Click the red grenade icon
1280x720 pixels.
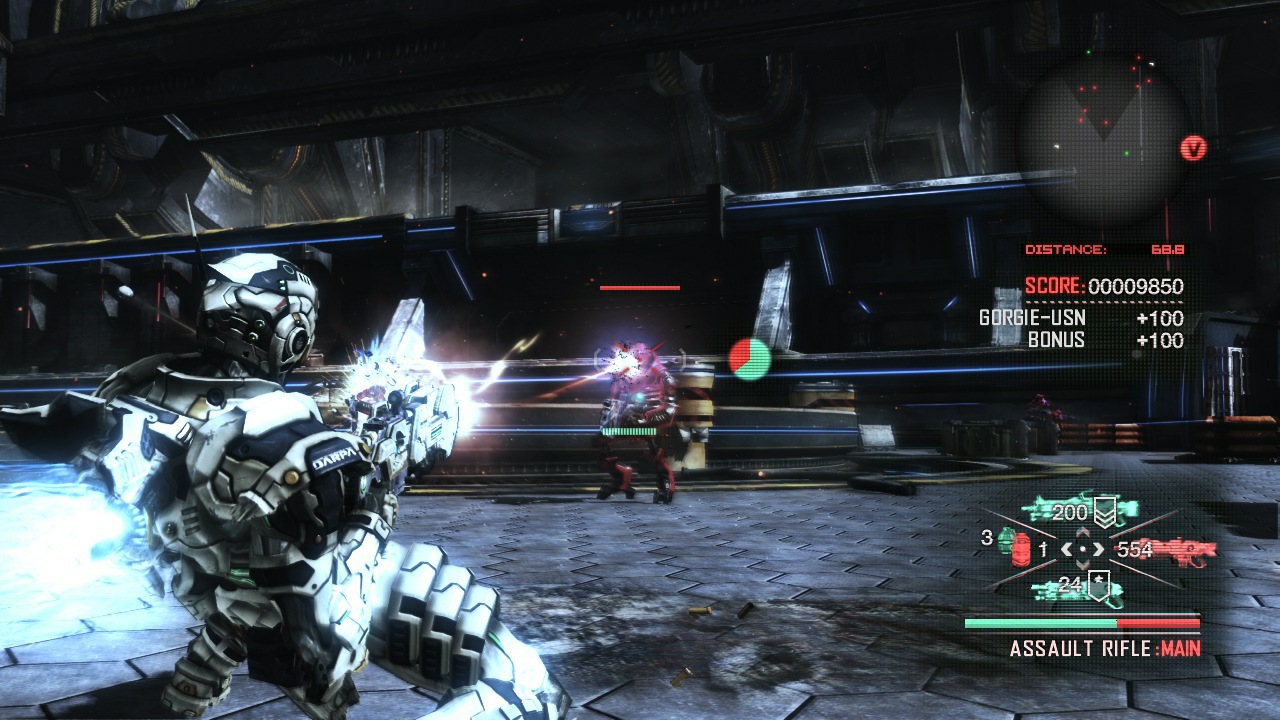coord(1019,550)
